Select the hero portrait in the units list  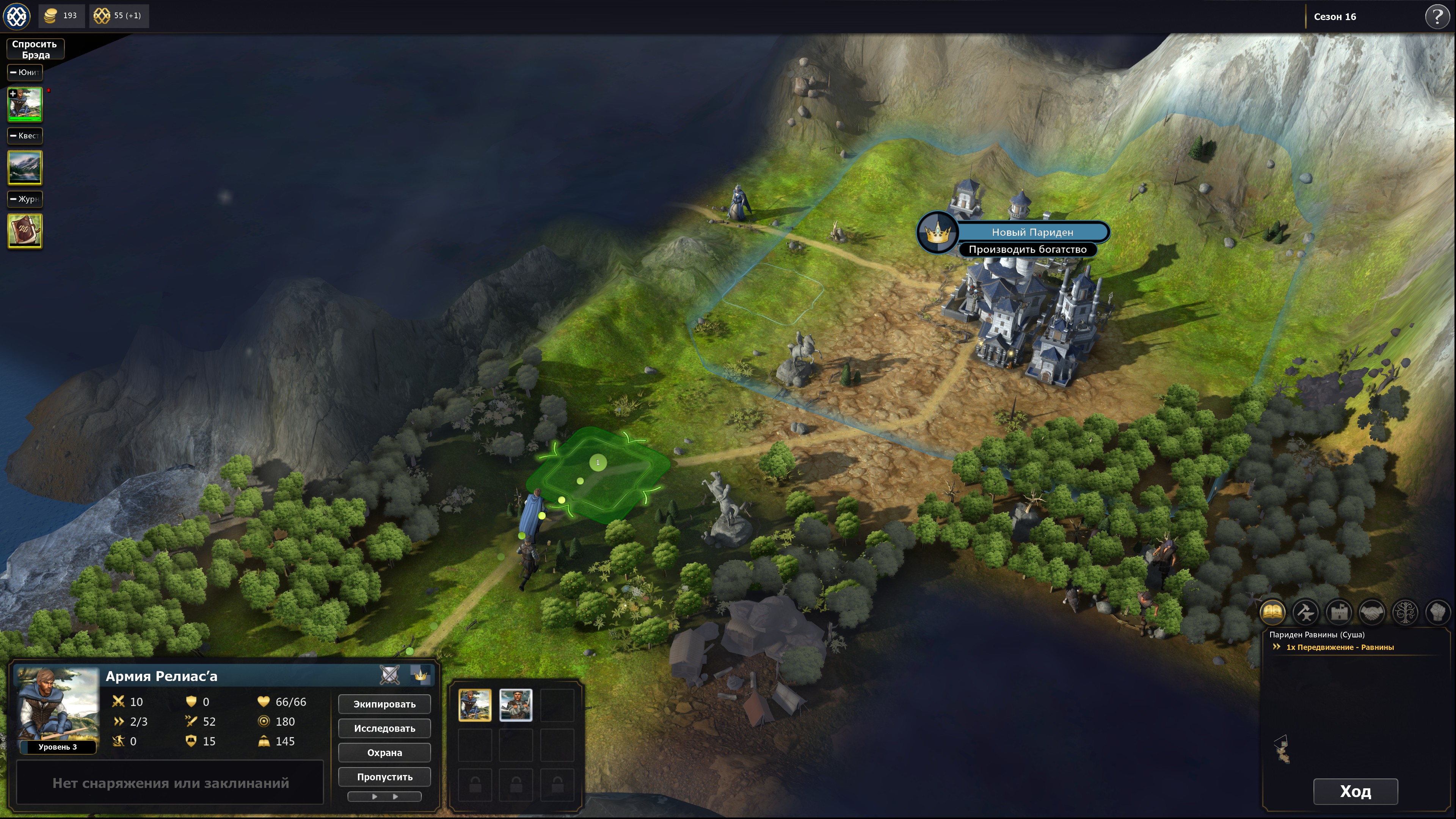coord(25,105)
